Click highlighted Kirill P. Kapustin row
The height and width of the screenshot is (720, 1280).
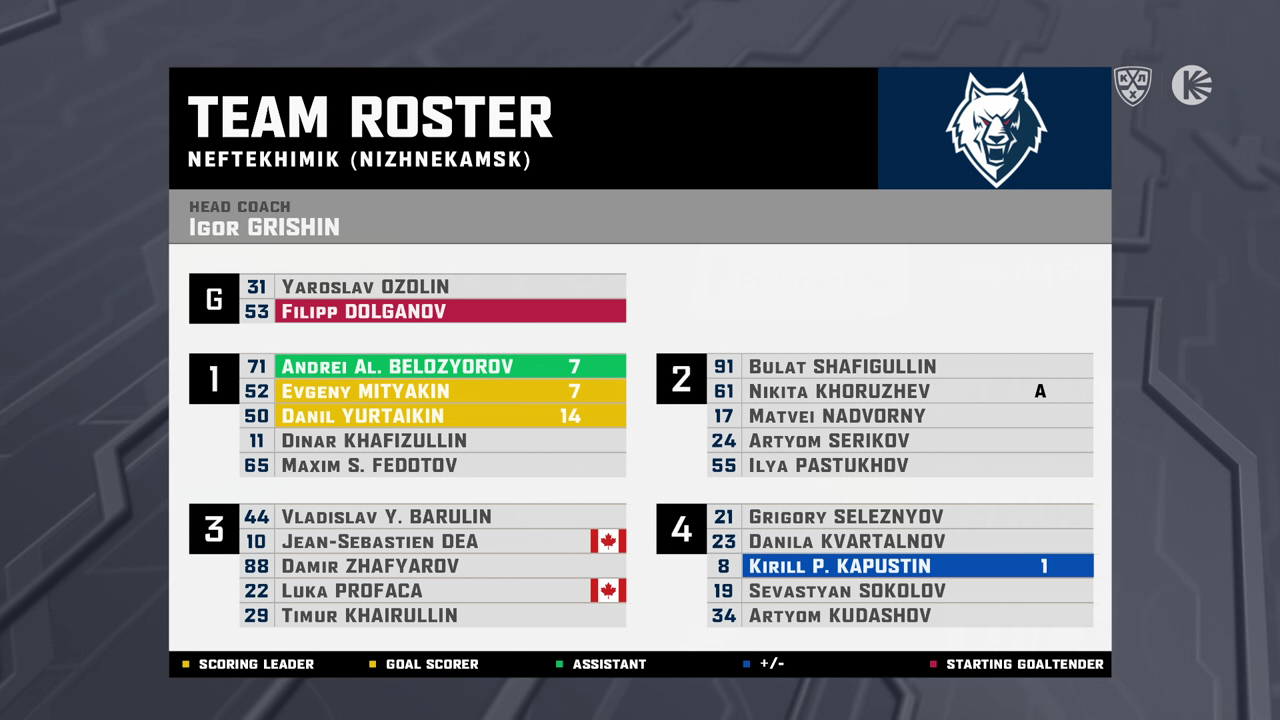coord(899,566)
